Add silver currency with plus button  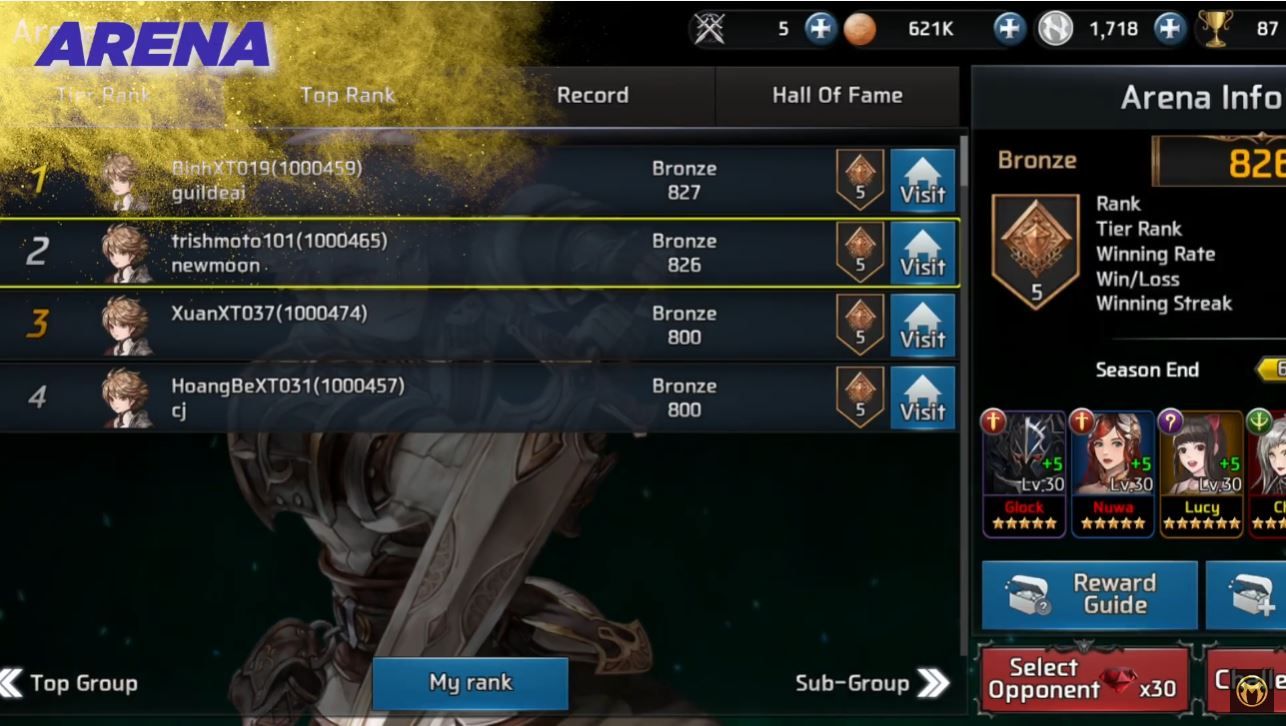click(x=1169, y=29)
